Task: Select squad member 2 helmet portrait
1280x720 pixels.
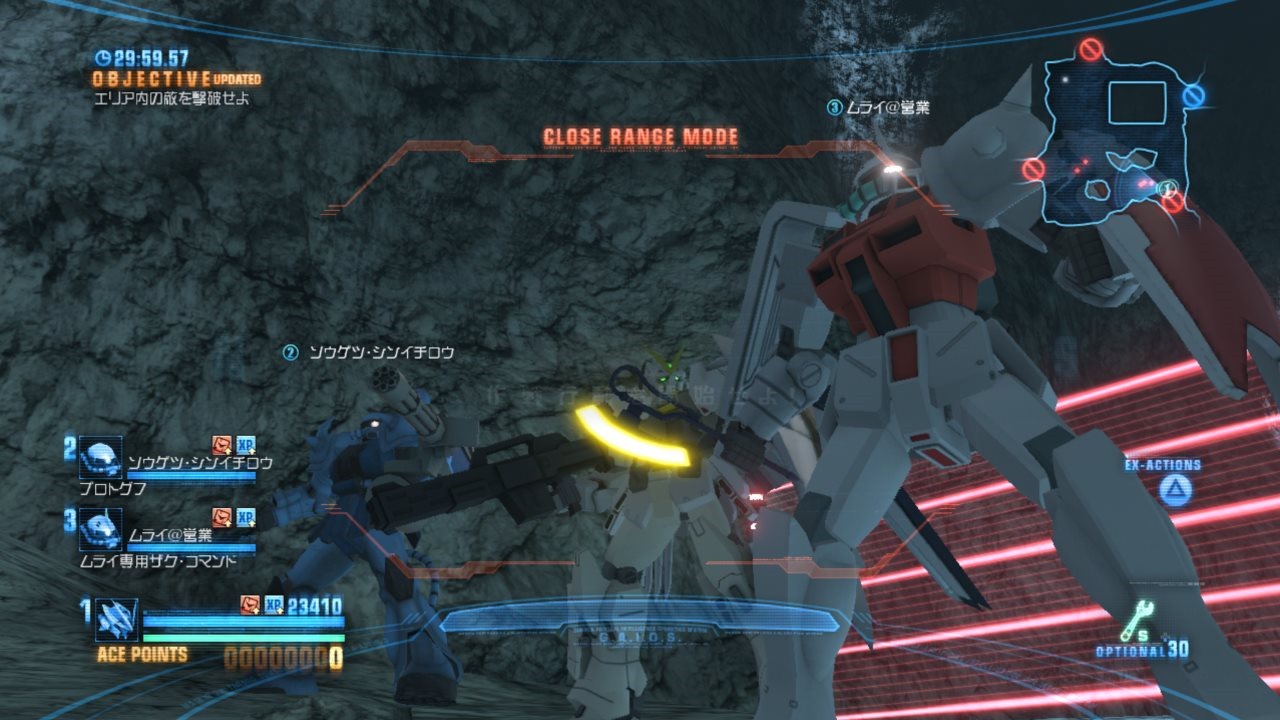Action: pyautogui.click(x=100, y=457)
